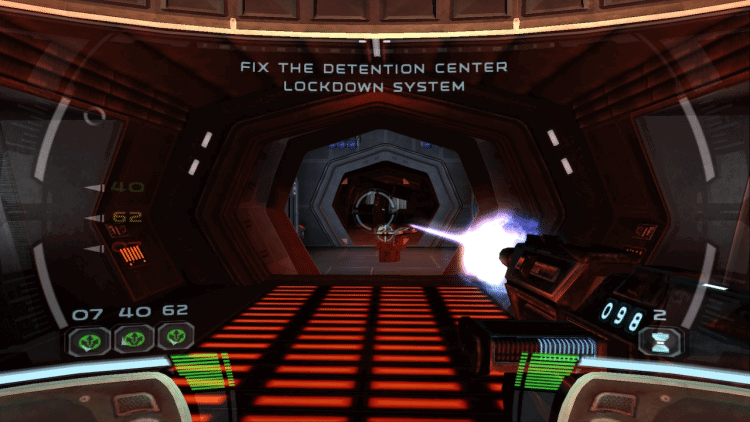This screenshot has width=750, height=422.
Task: Select squad member 07's status icon
Action: point(88,338)
